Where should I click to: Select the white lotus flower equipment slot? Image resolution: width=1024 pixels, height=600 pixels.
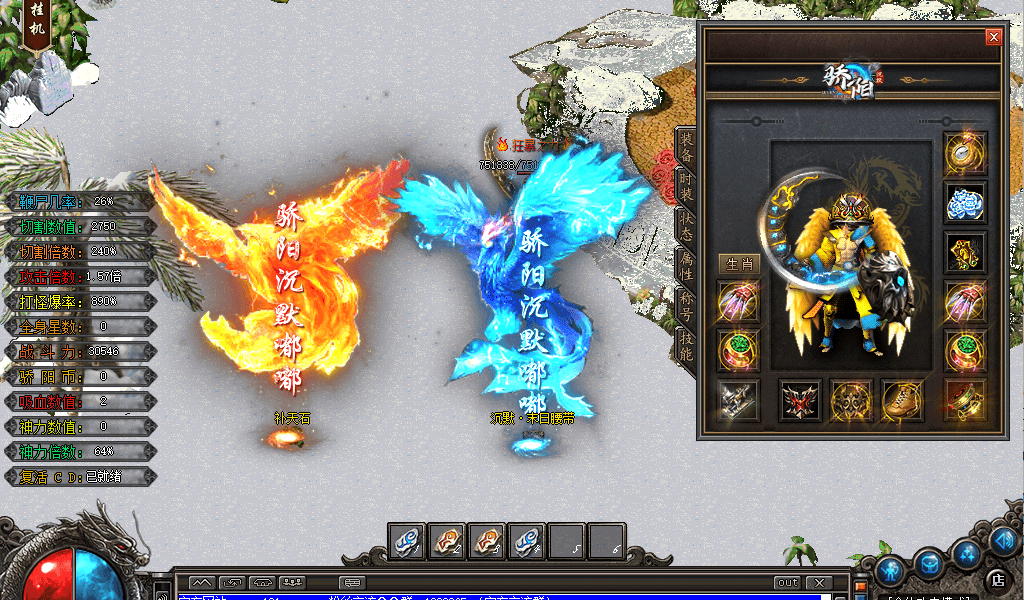pos(965,202)
